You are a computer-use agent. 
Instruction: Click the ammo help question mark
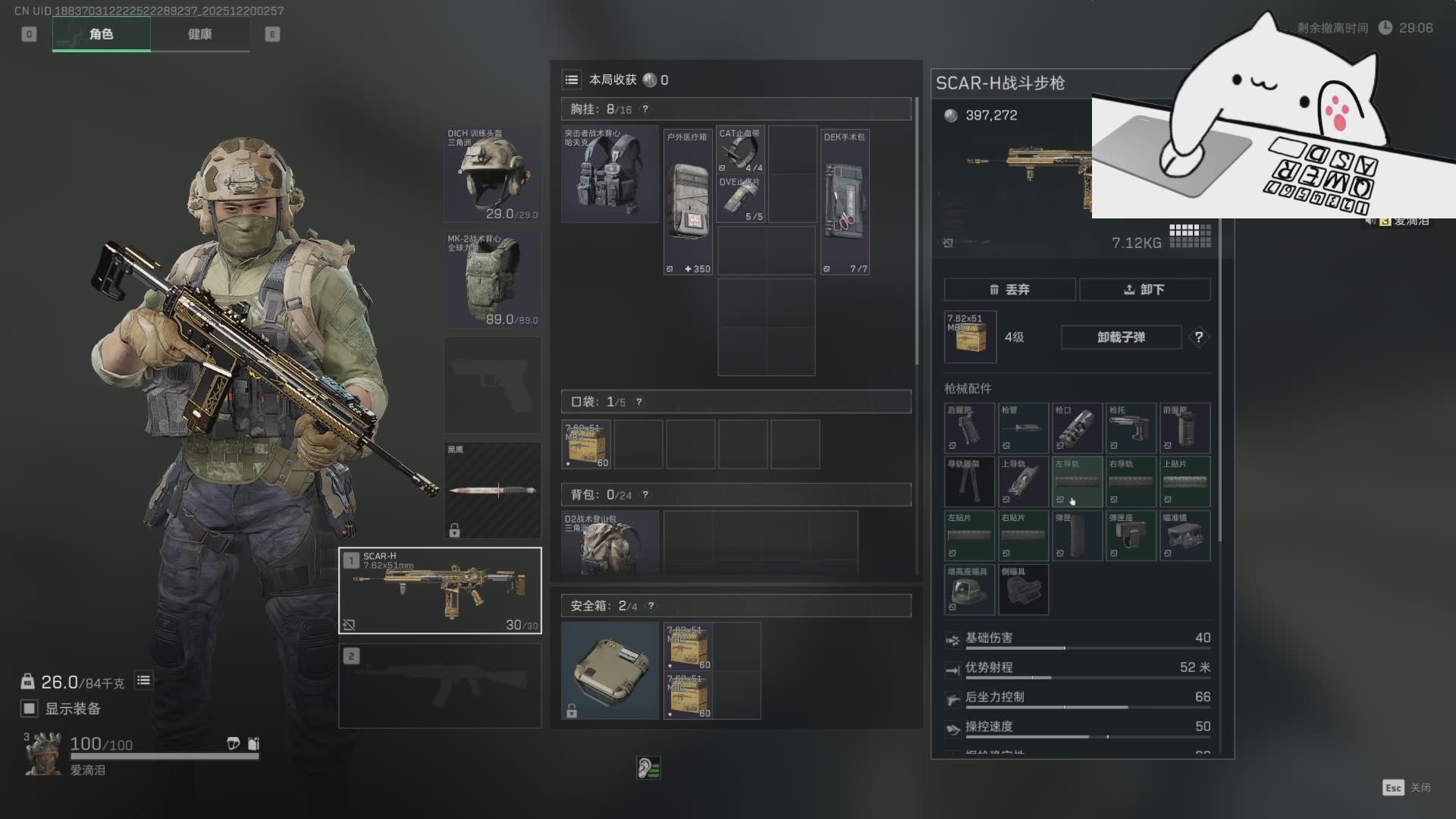1198,337
